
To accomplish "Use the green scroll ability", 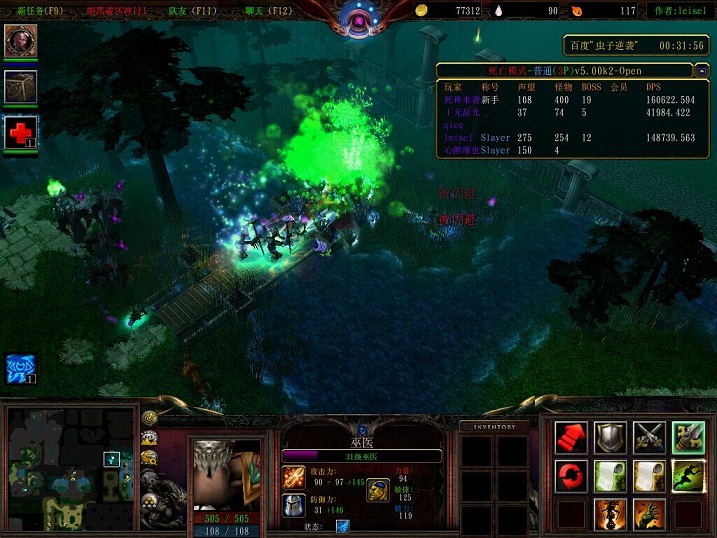I will tap(610, 476).
